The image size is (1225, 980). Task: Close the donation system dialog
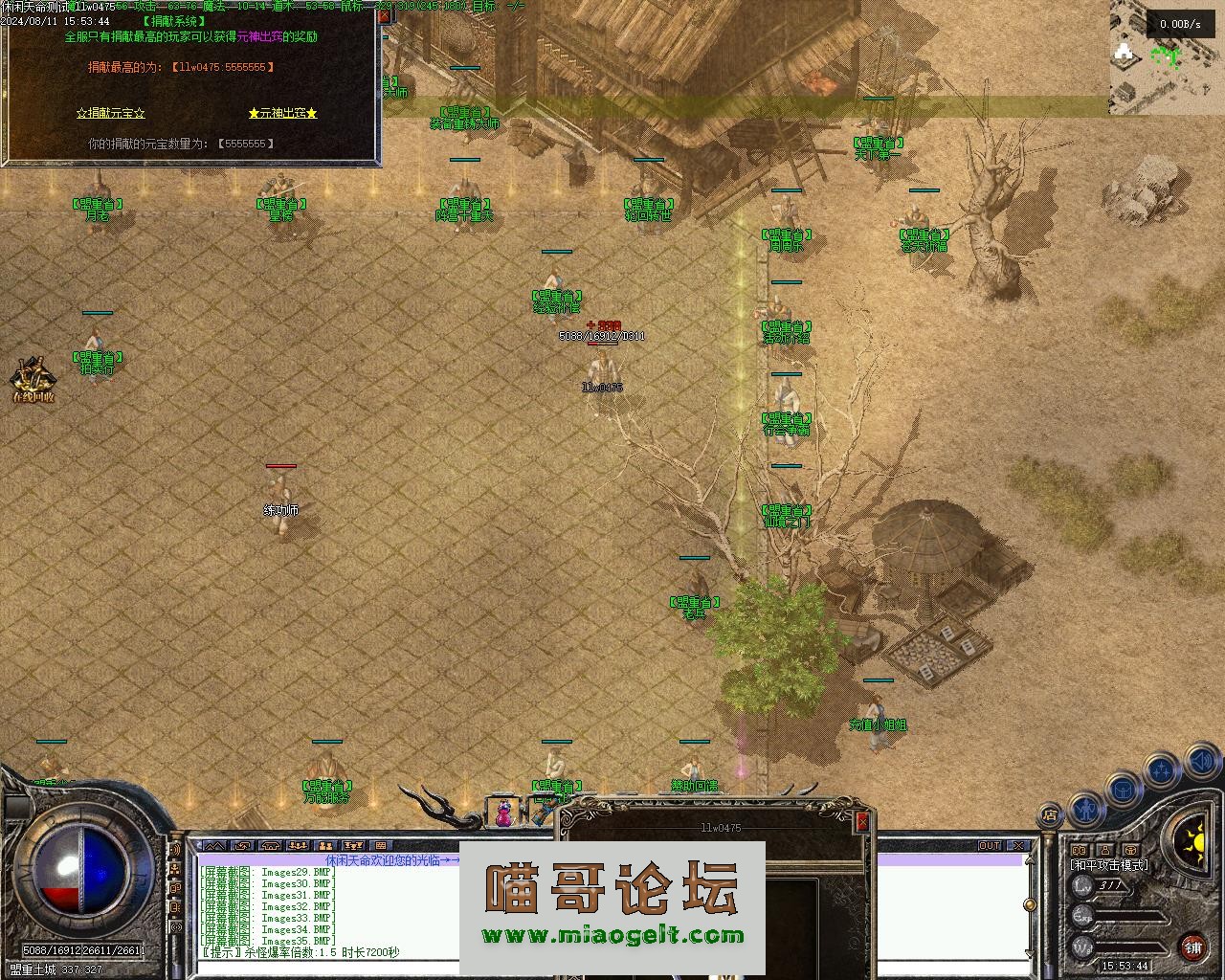tap(384, 16)
